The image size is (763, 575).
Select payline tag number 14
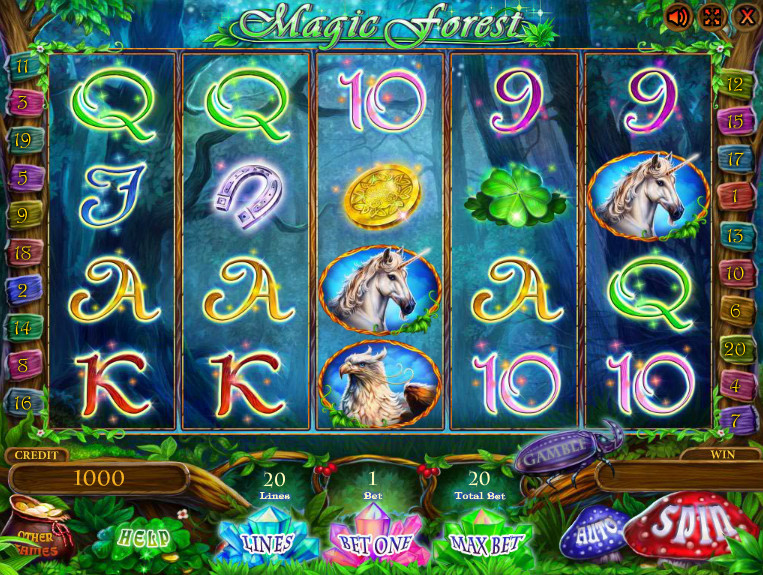22,327
